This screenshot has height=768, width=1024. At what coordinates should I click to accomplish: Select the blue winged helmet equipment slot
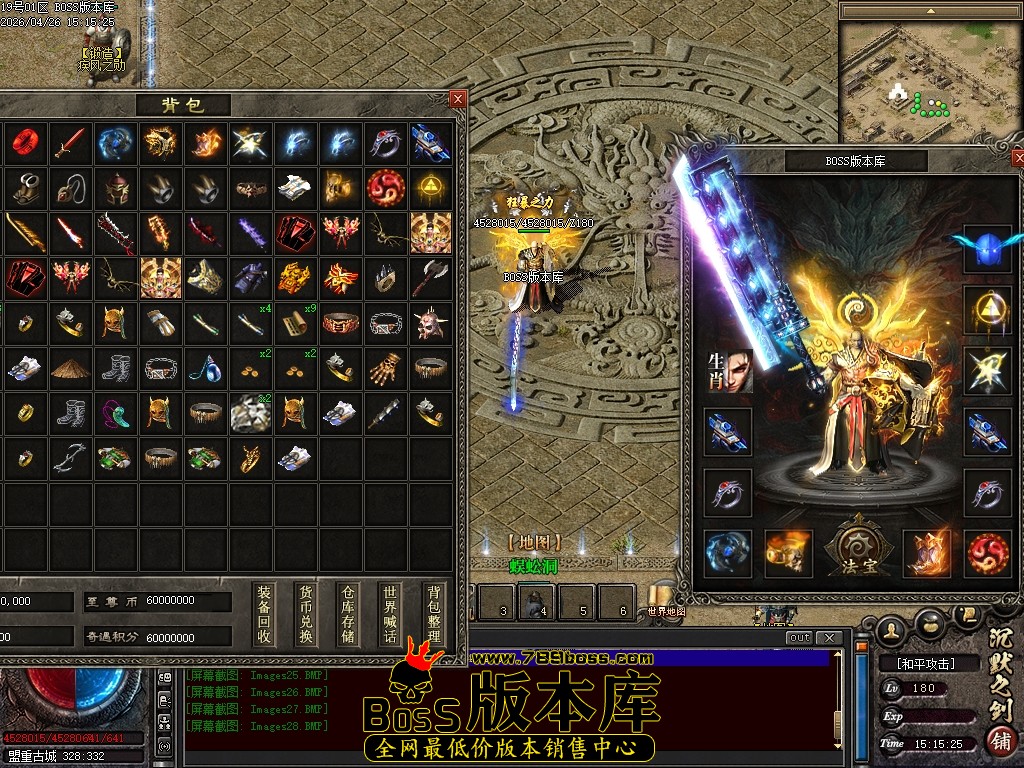point(988,250)
